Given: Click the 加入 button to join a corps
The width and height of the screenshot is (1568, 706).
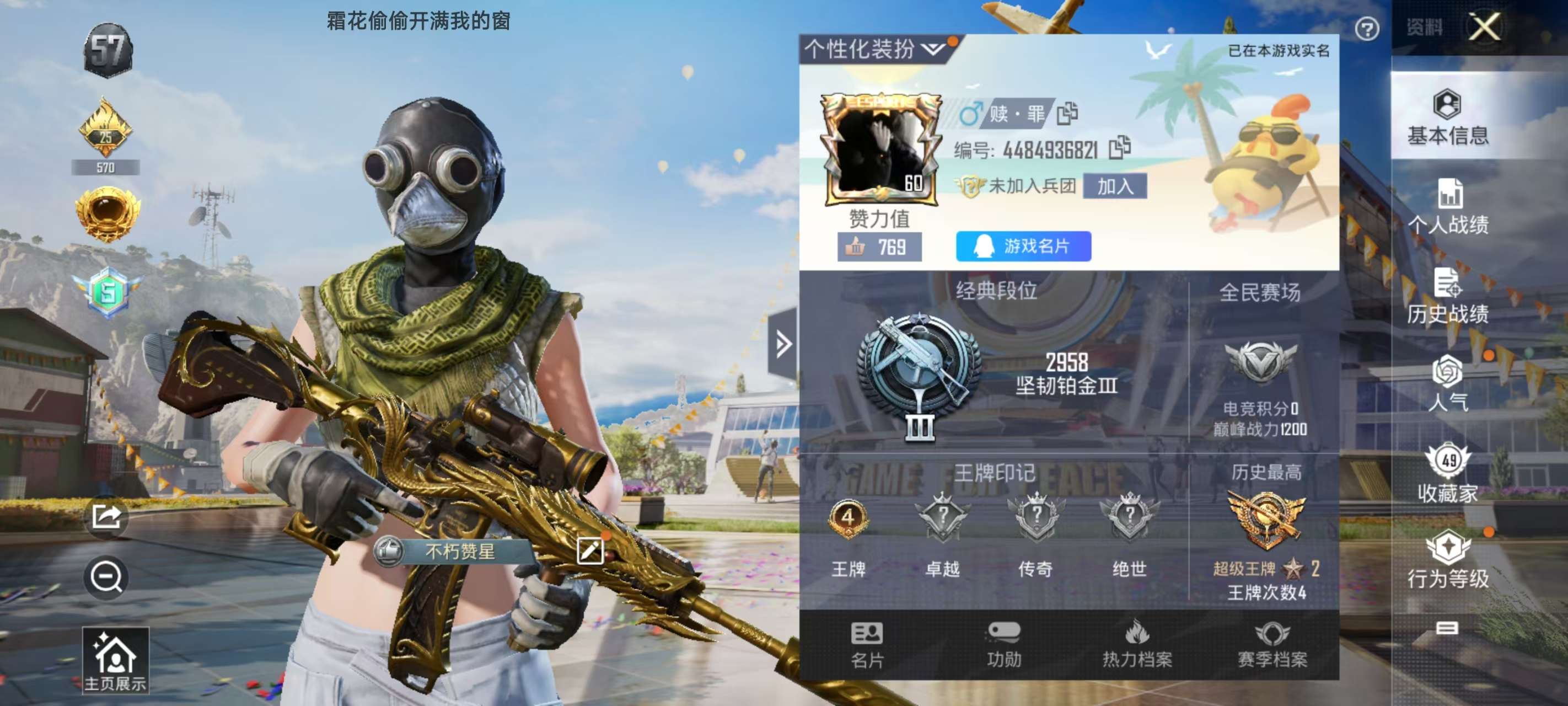Looking at the screenshot, I should 1114,186.
